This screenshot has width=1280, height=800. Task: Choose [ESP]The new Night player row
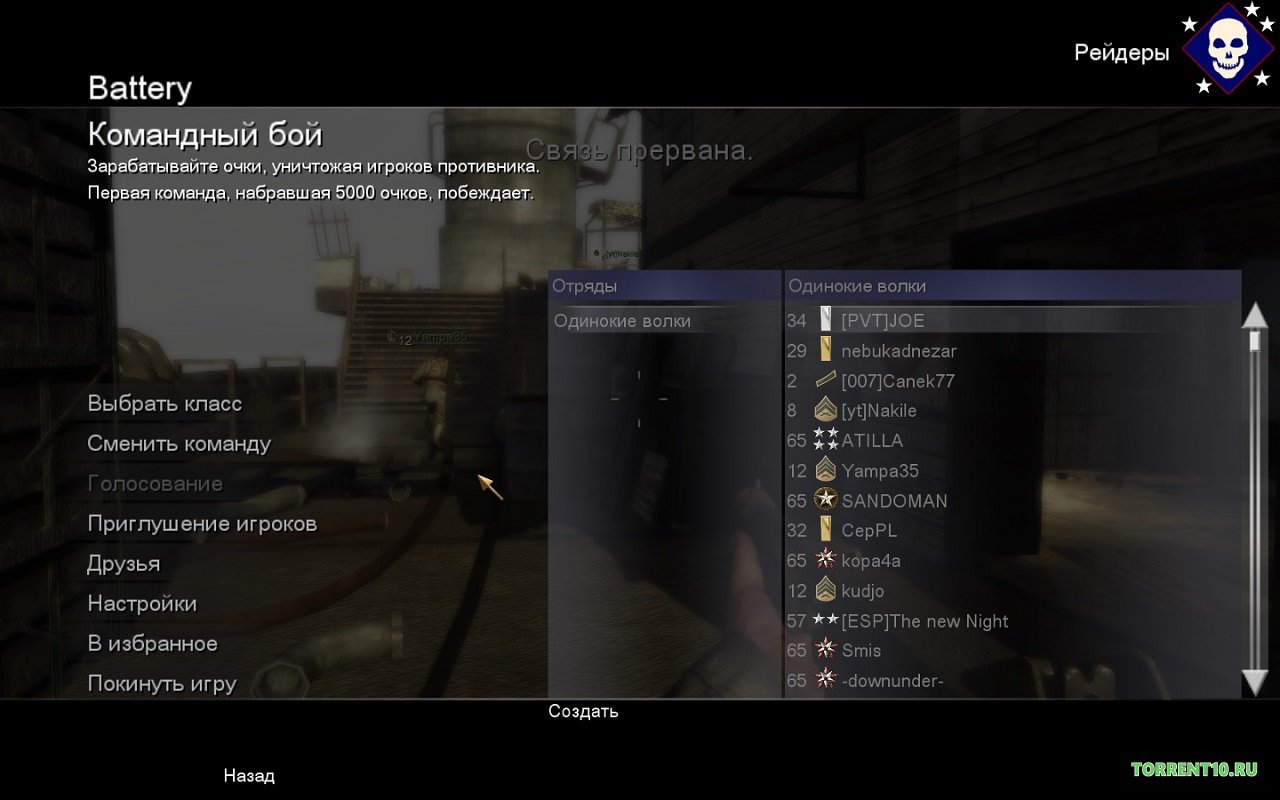click(924, 621)
